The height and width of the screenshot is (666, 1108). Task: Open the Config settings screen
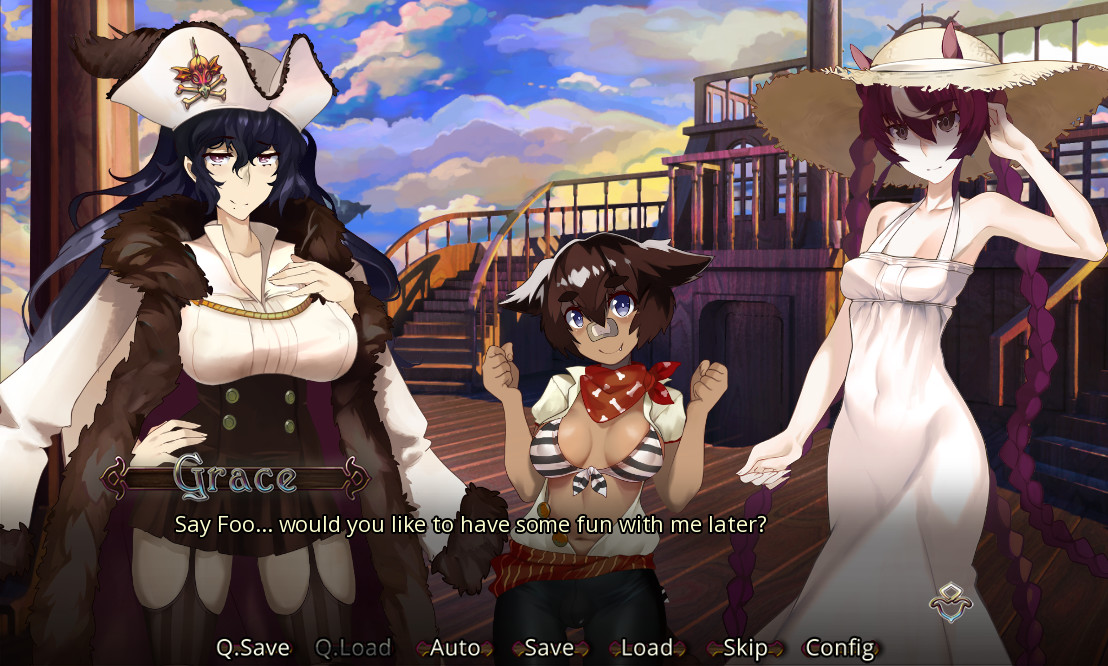[x=840, y=648]
